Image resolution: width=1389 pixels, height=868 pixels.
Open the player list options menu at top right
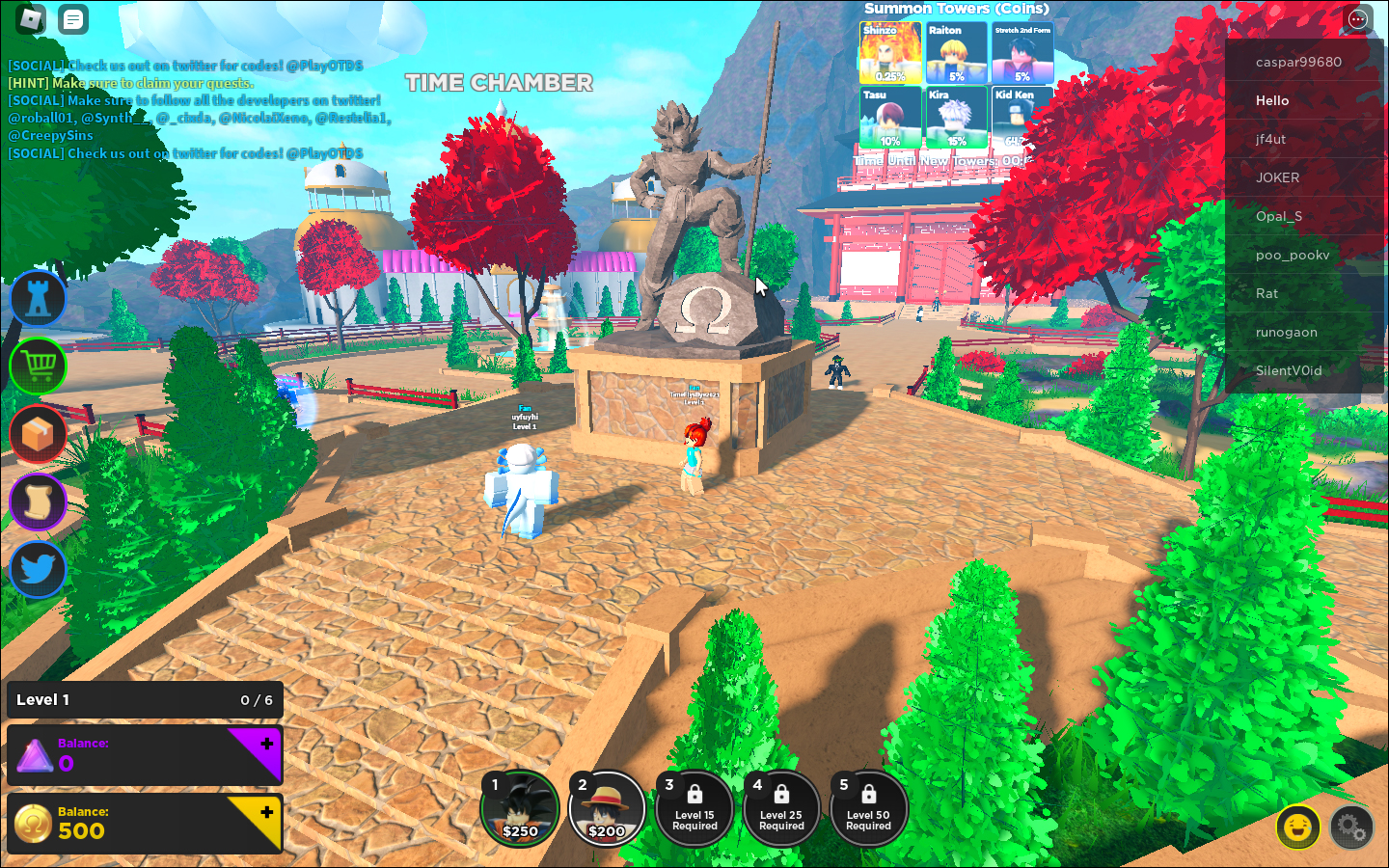pyautogui.click(x=1358, y=17)
